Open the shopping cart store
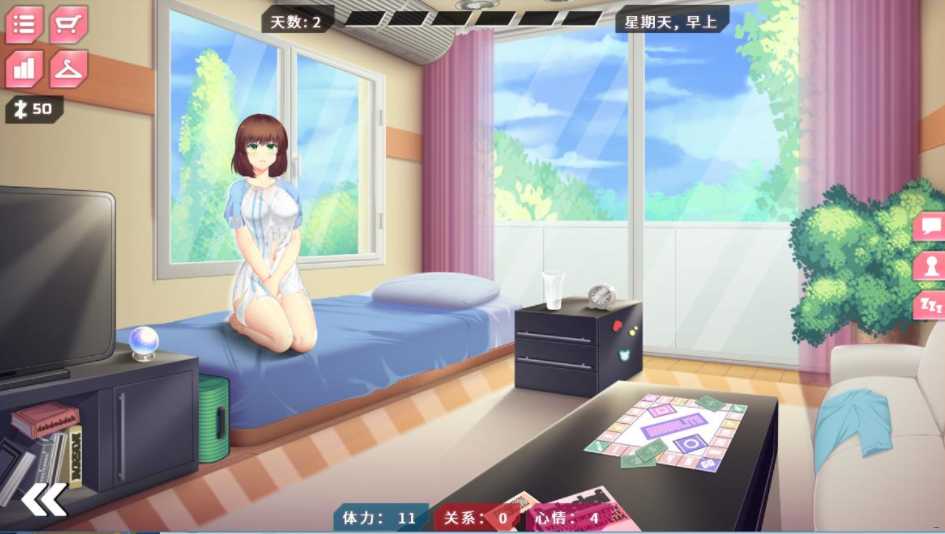Screen dimensions: 945x534 (x=68, y=24)
